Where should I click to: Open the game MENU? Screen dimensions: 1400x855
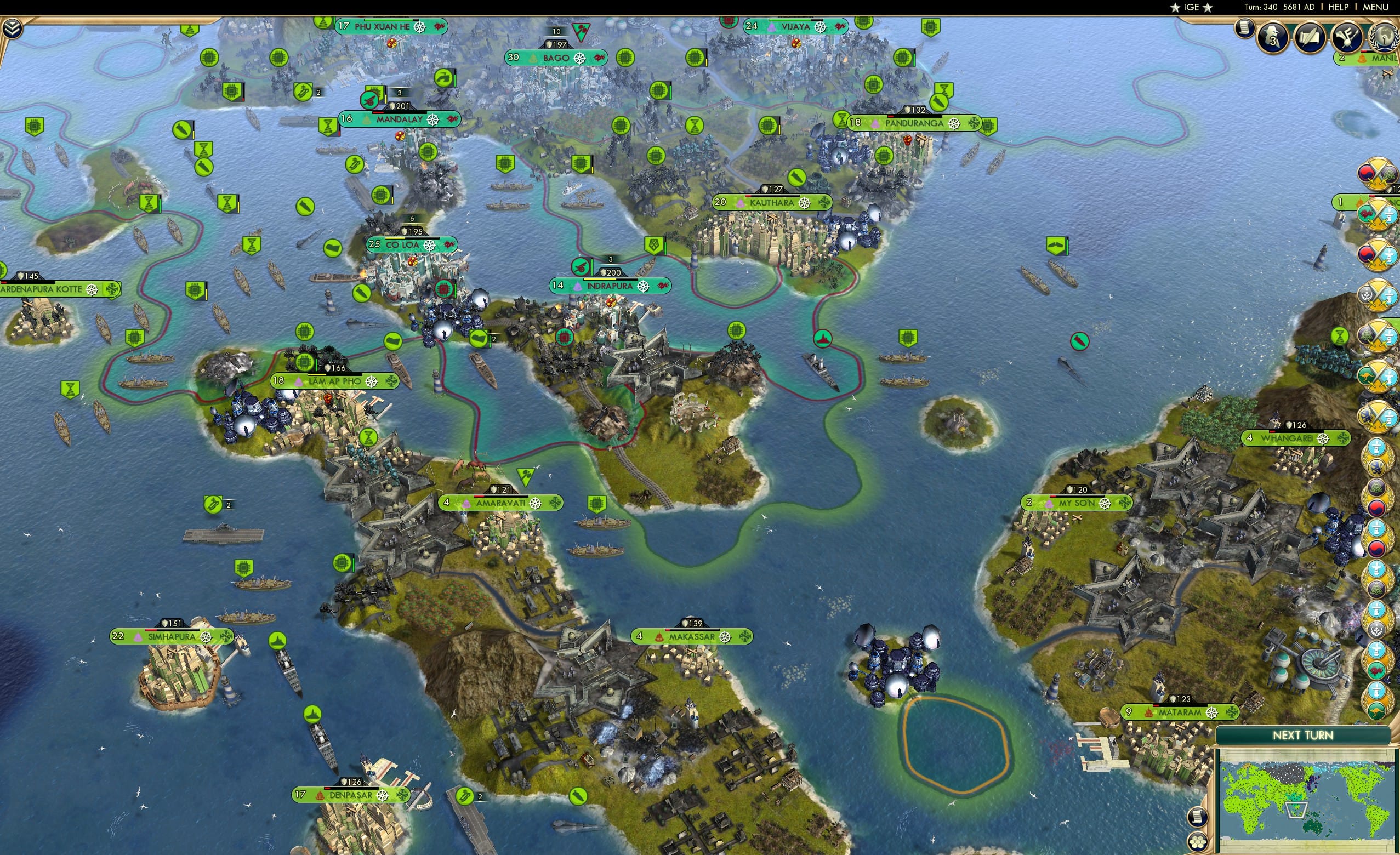click(1375, 7)
